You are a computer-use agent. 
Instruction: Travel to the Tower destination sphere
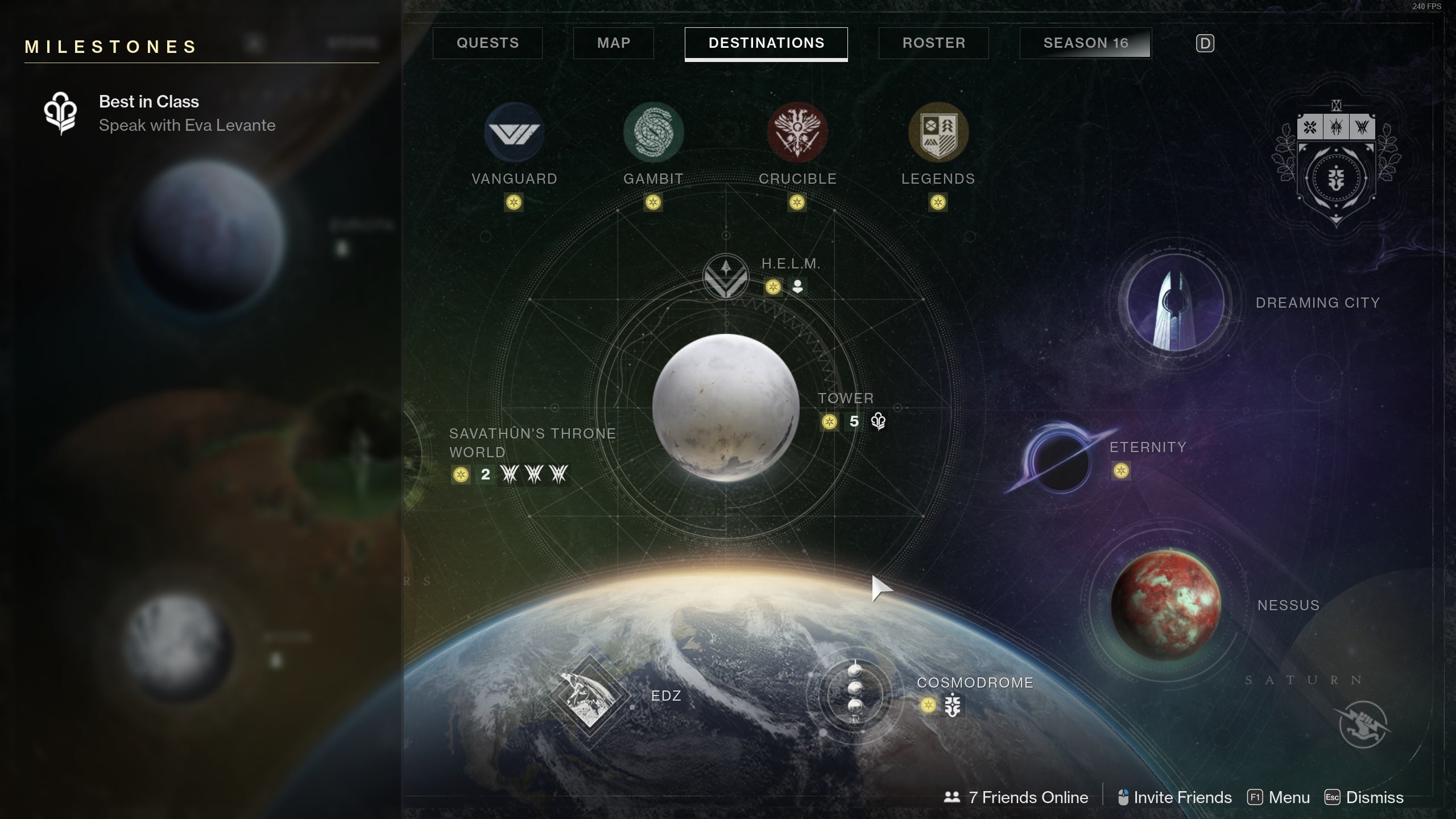click(726, 407)
